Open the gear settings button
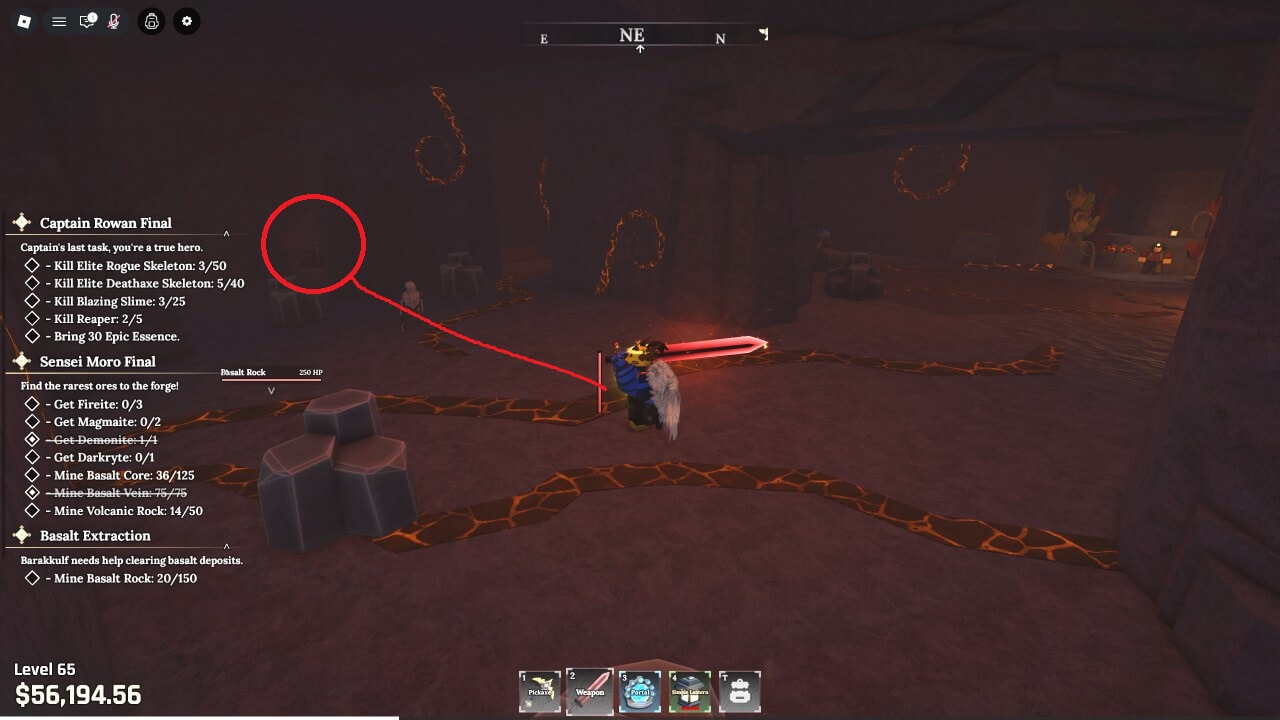The height and width of the screenshot is (720, 1280). coord(186,21)
